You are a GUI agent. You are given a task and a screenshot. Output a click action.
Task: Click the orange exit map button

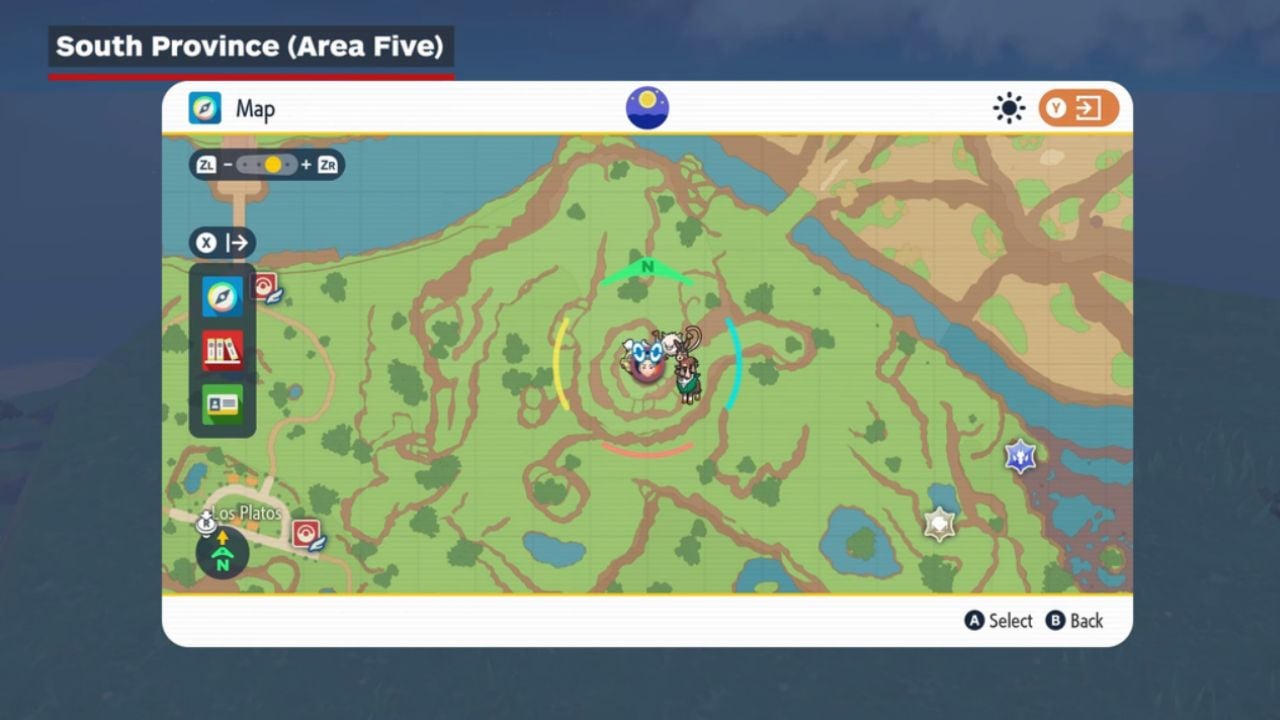pos(1078,108)
